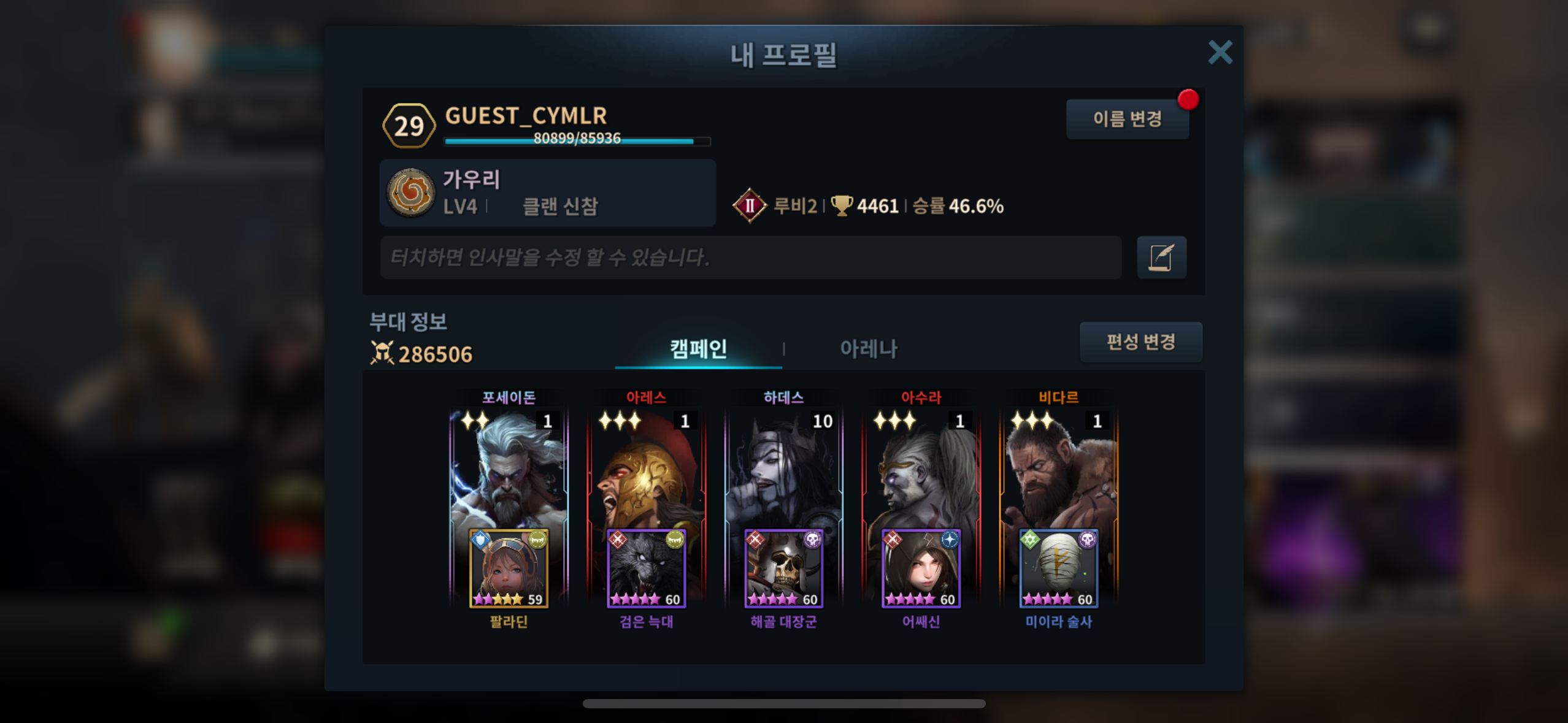Pick the 아수라 hero card
1568x723 pixels.
pyautogui.click(x=921, y=466)
